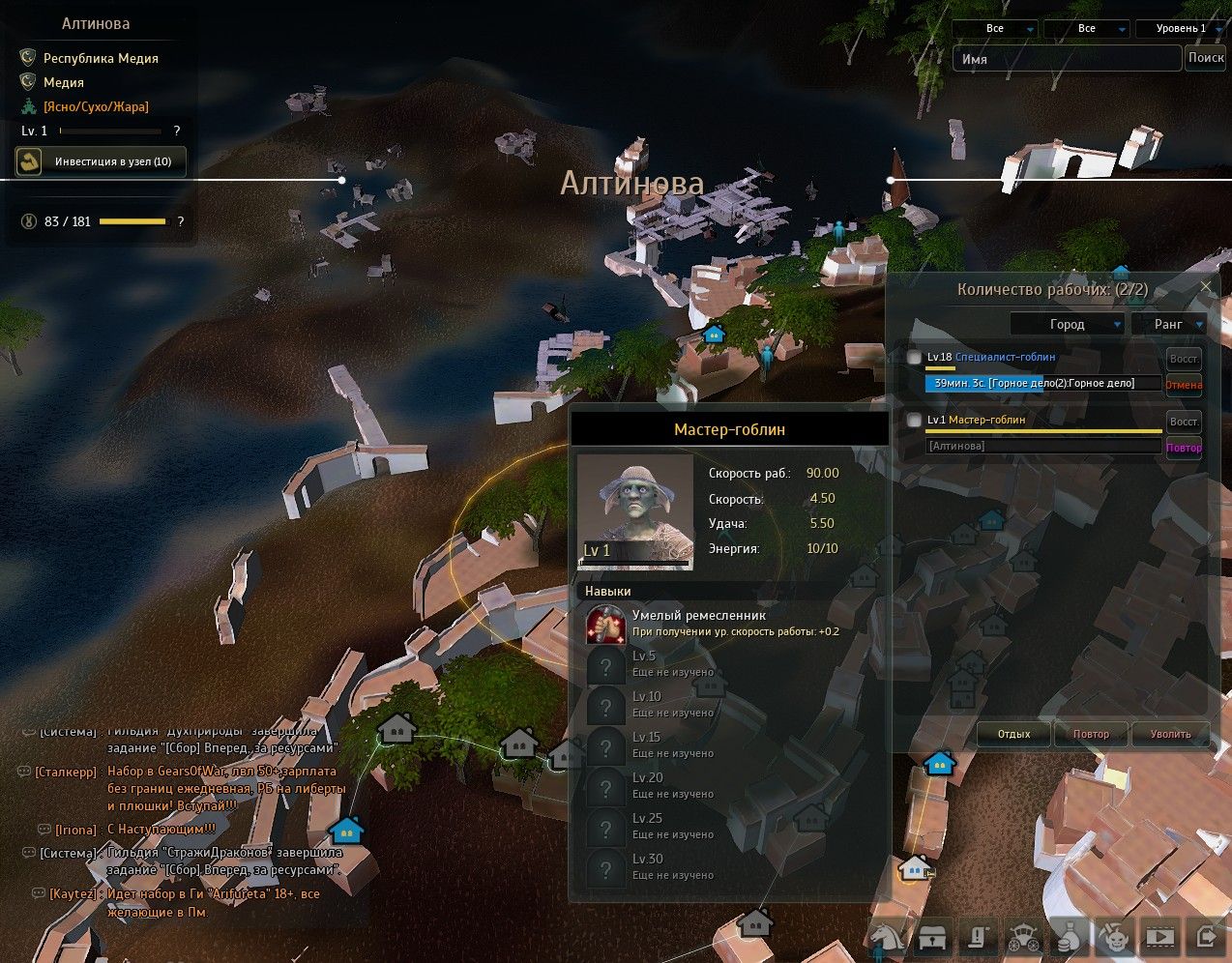This screenshot has height=963, width=1232.
Task: Cancel the mining job with "Отмена"
Action: coord(1184,385)
